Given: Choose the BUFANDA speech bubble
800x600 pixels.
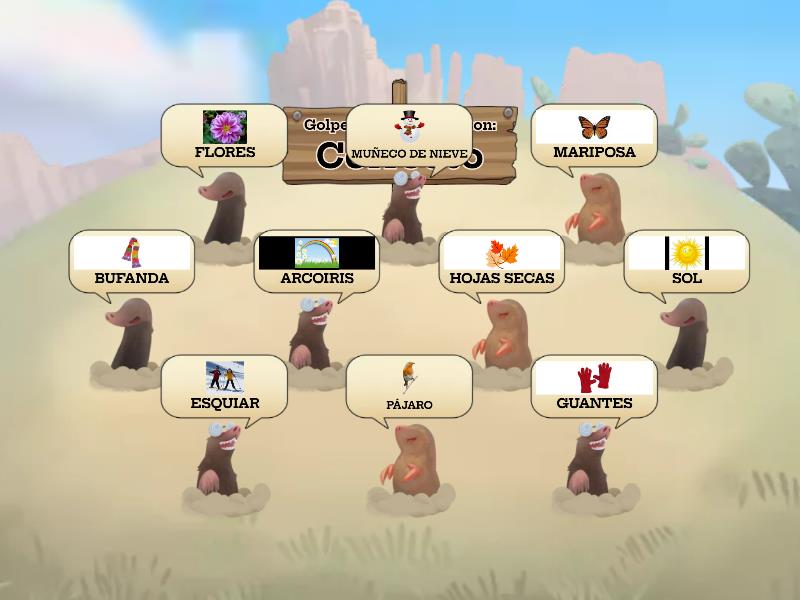Looking at the screenshot, I should [x=131, y=262].
